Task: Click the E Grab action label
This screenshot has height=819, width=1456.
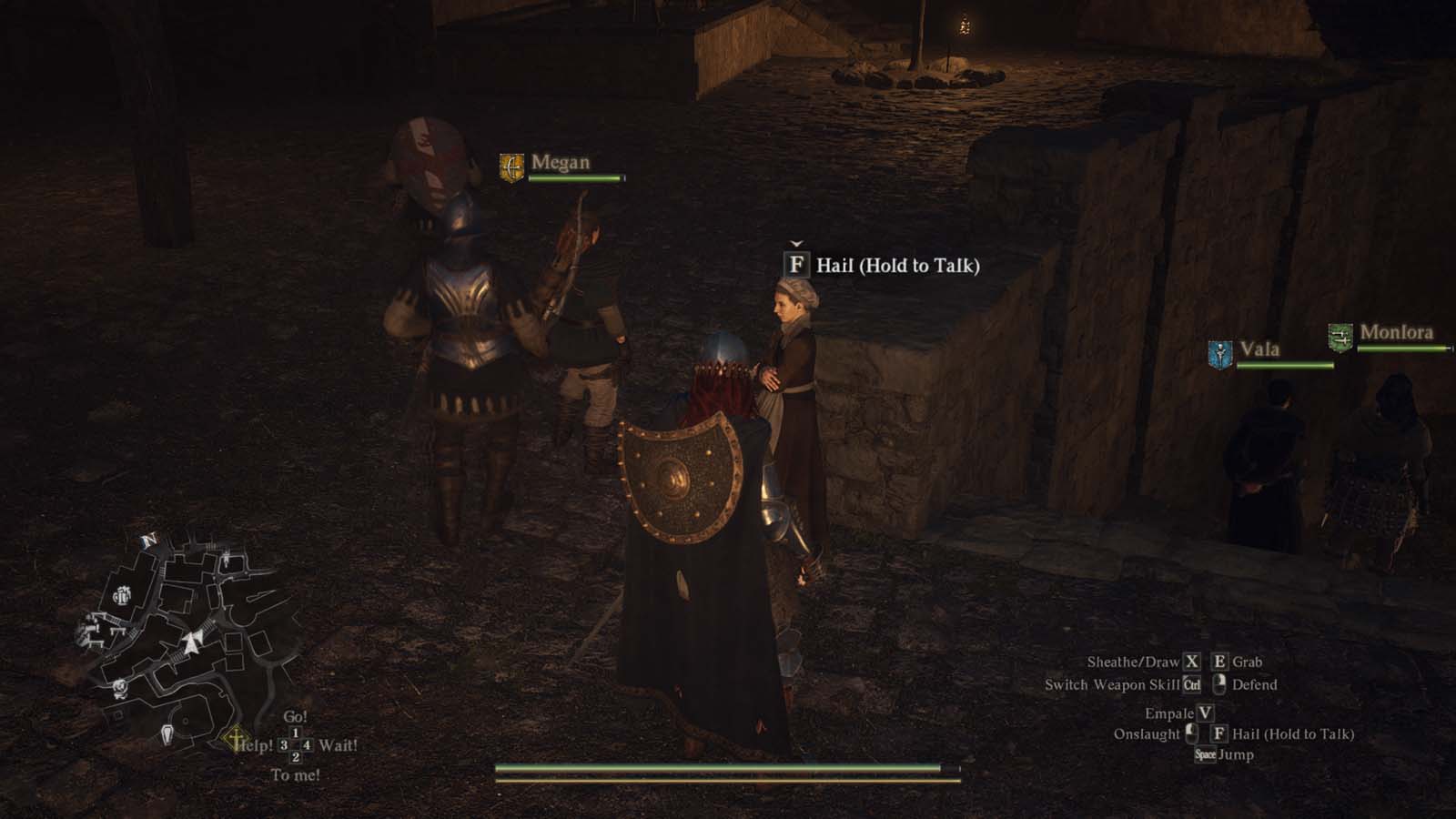Action: click(1247, 662)
